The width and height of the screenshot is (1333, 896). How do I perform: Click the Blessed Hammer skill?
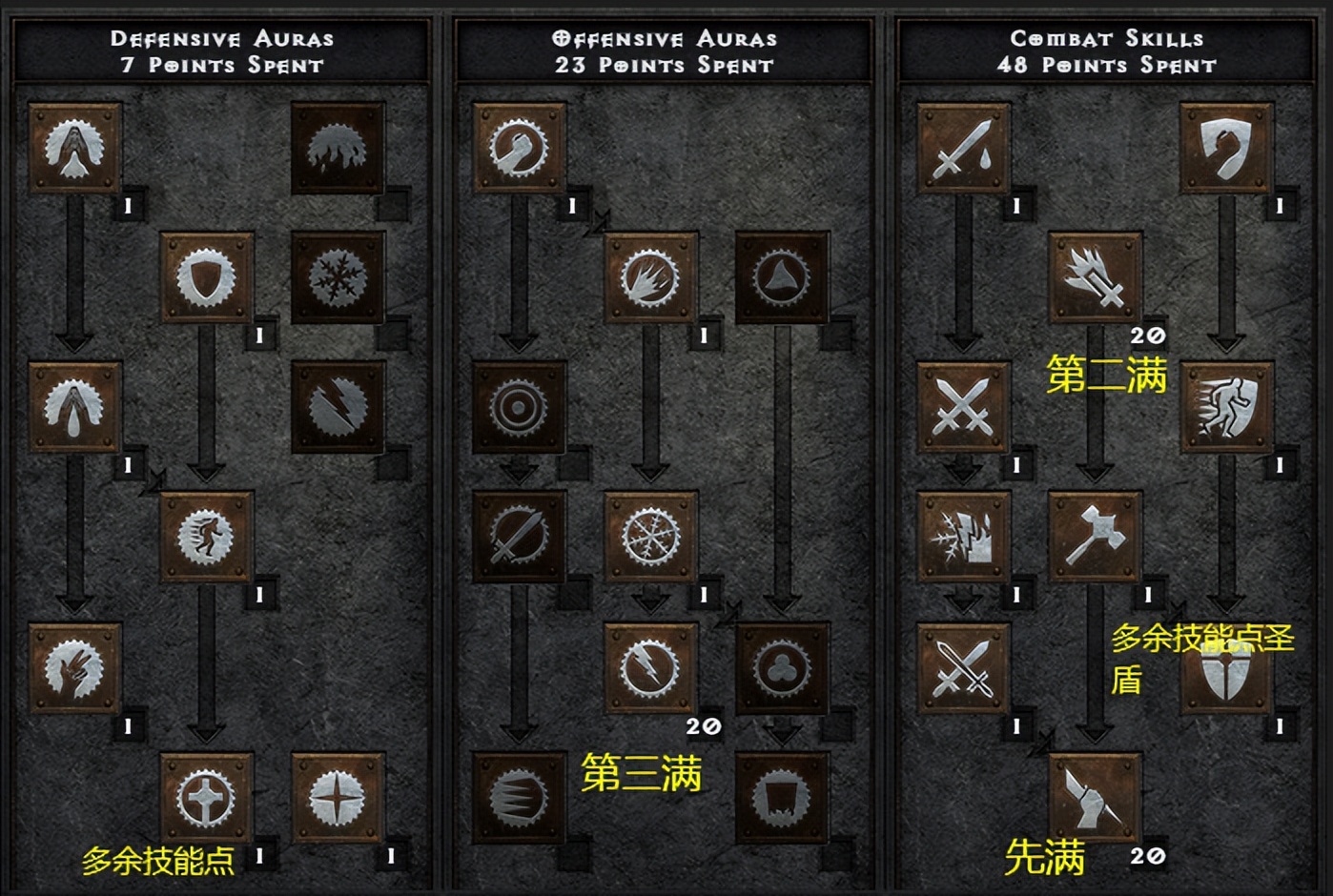pos(1095,537)
